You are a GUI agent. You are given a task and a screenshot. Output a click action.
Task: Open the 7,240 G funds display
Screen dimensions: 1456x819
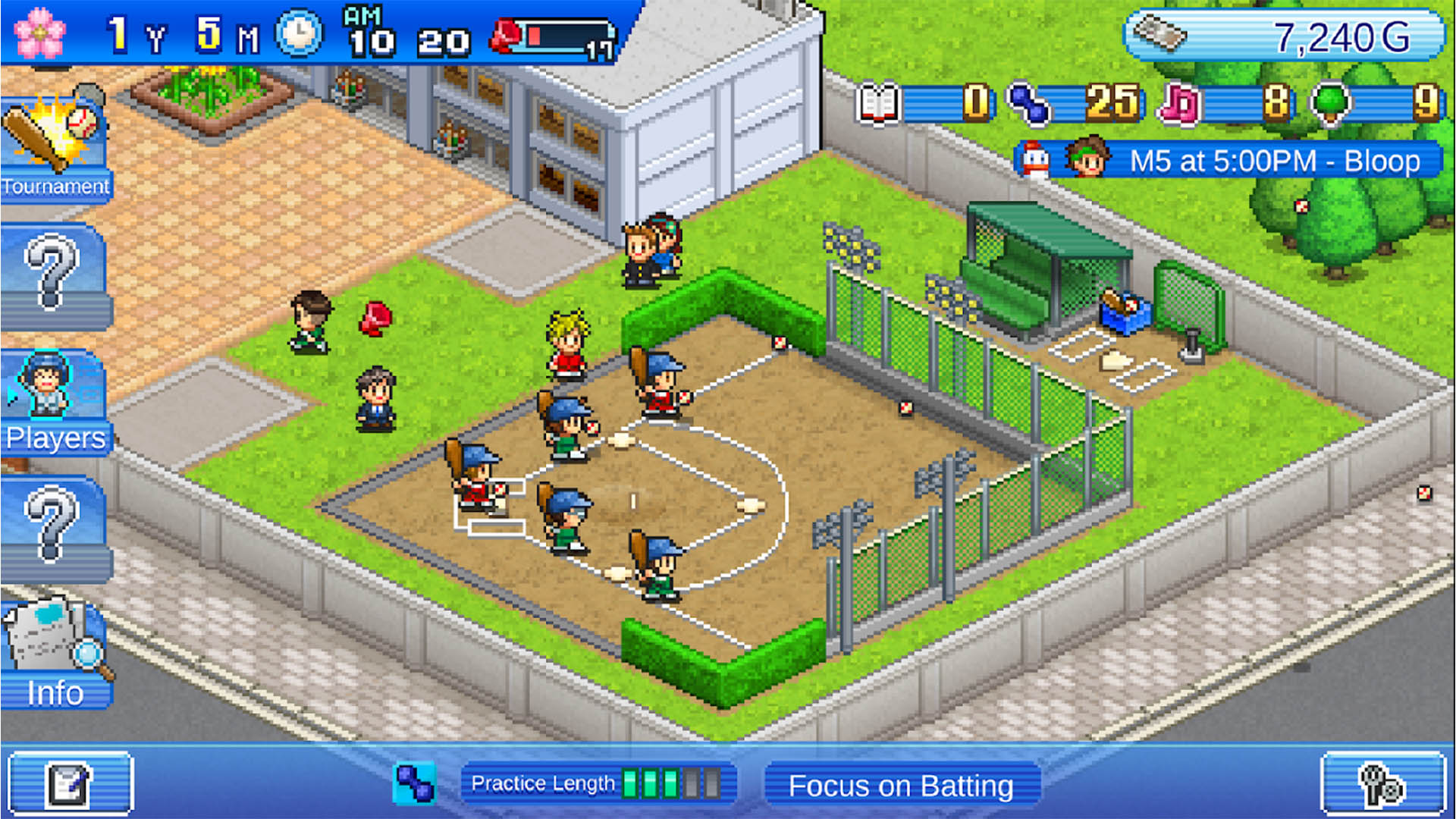pyautogui.click(x=1283, y=36)
